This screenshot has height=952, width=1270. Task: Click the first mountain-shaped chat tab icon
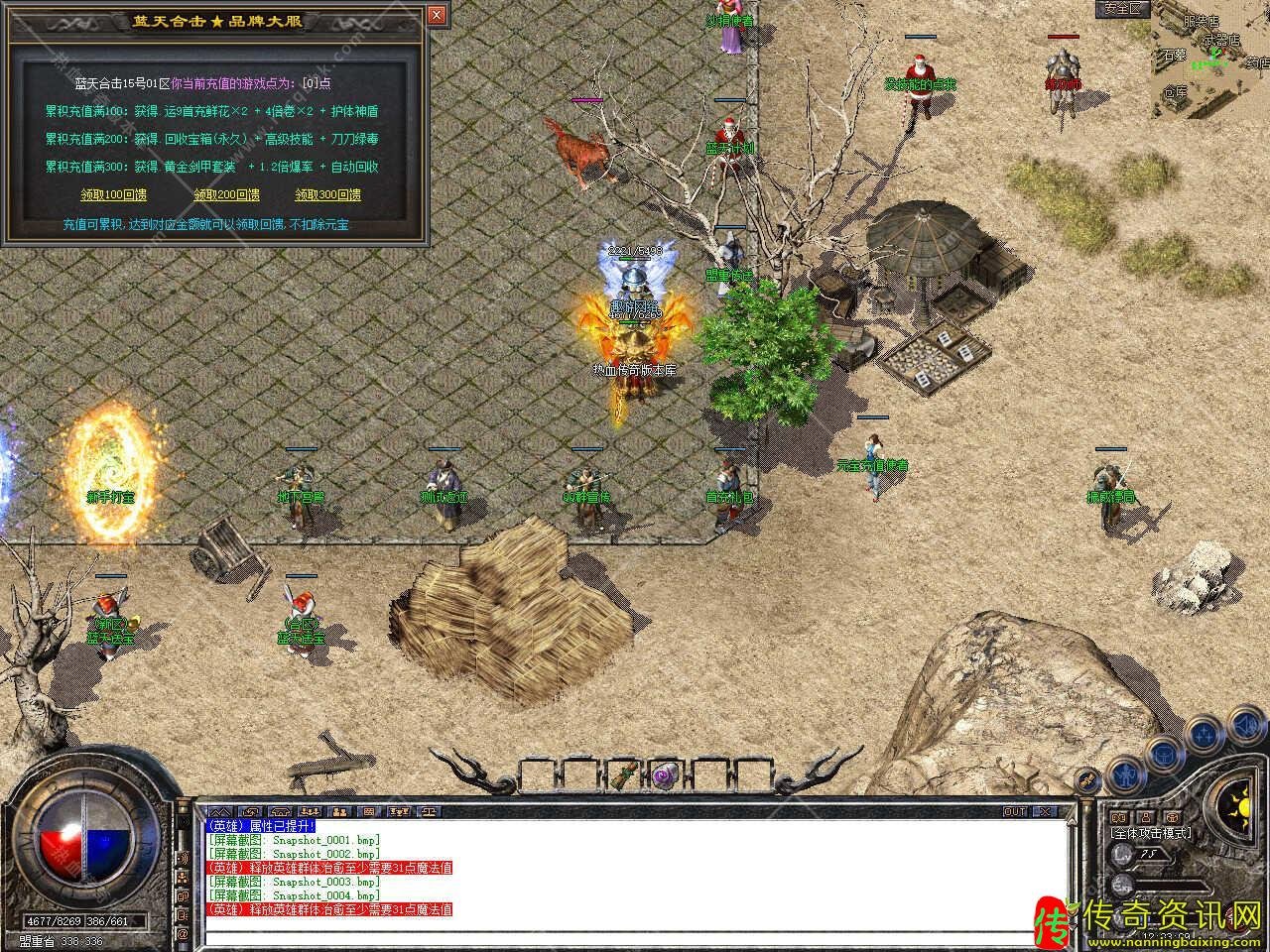220,811
